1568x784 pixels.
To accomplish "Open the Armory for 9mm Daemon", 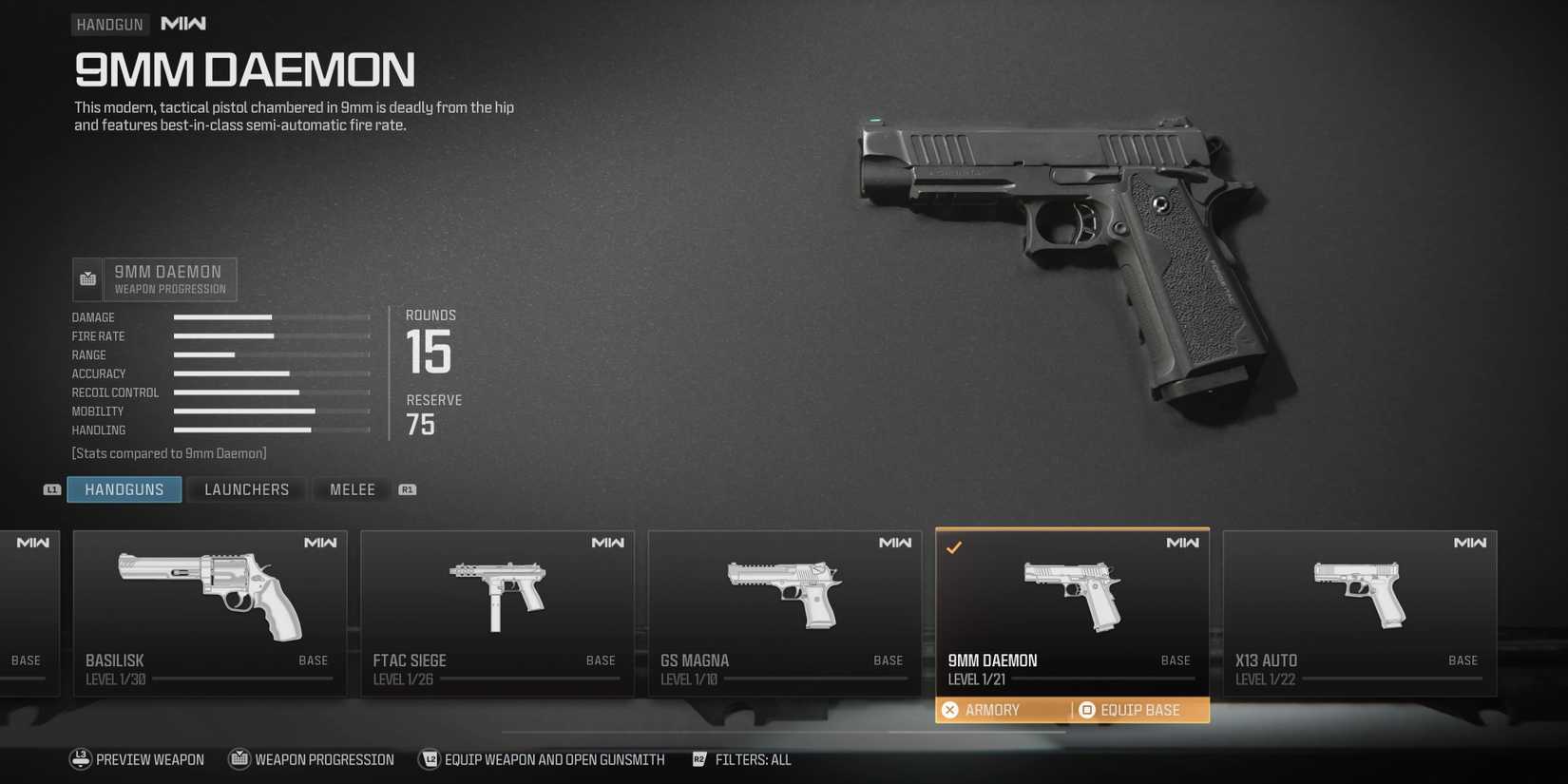I will click(991, 710).
